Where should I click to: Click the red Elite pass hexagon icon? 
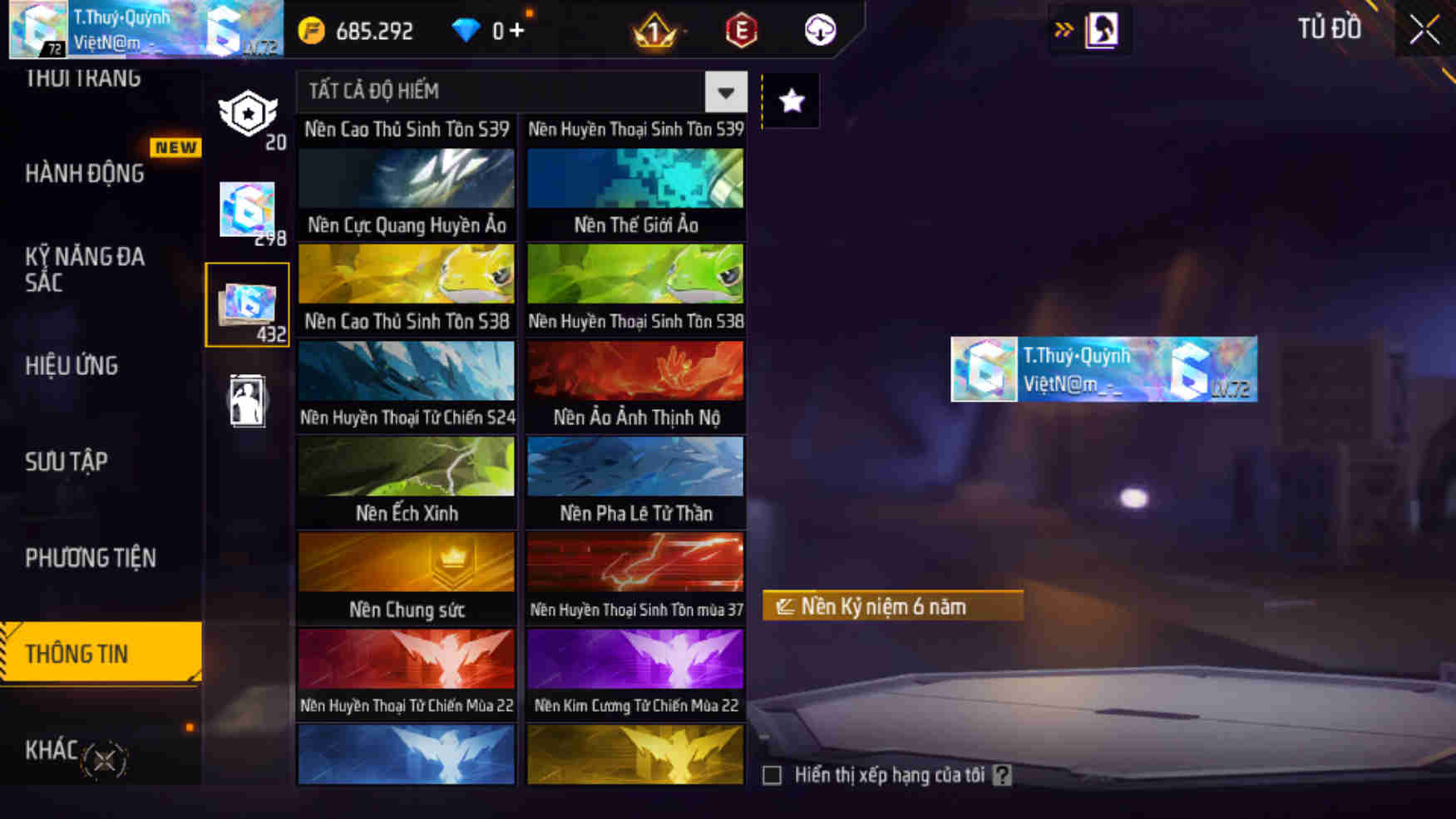click(x=741, y=31)
